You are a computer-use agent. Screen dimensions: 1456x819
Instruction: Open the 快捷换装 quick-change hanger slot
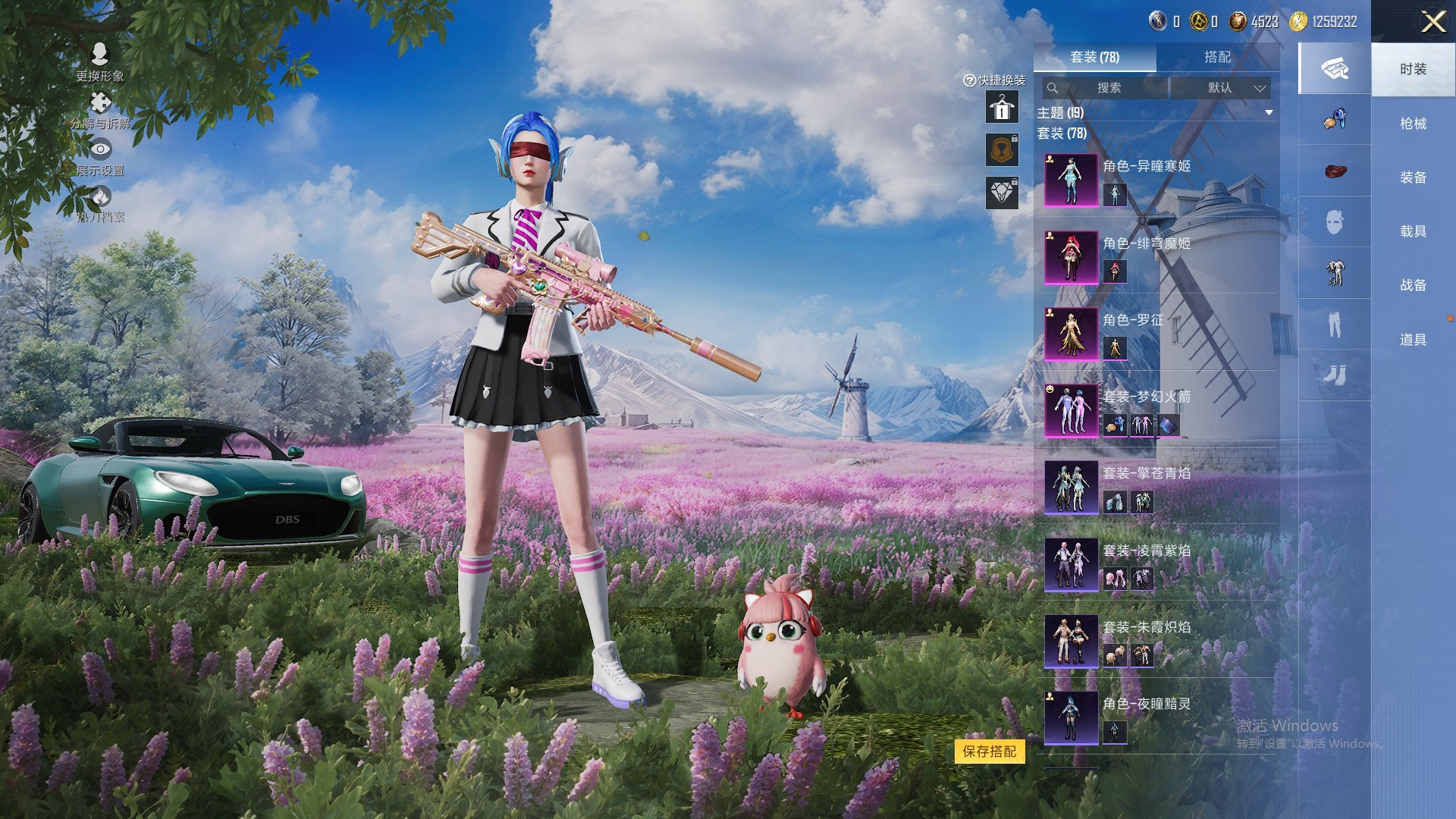point(1001,108)
